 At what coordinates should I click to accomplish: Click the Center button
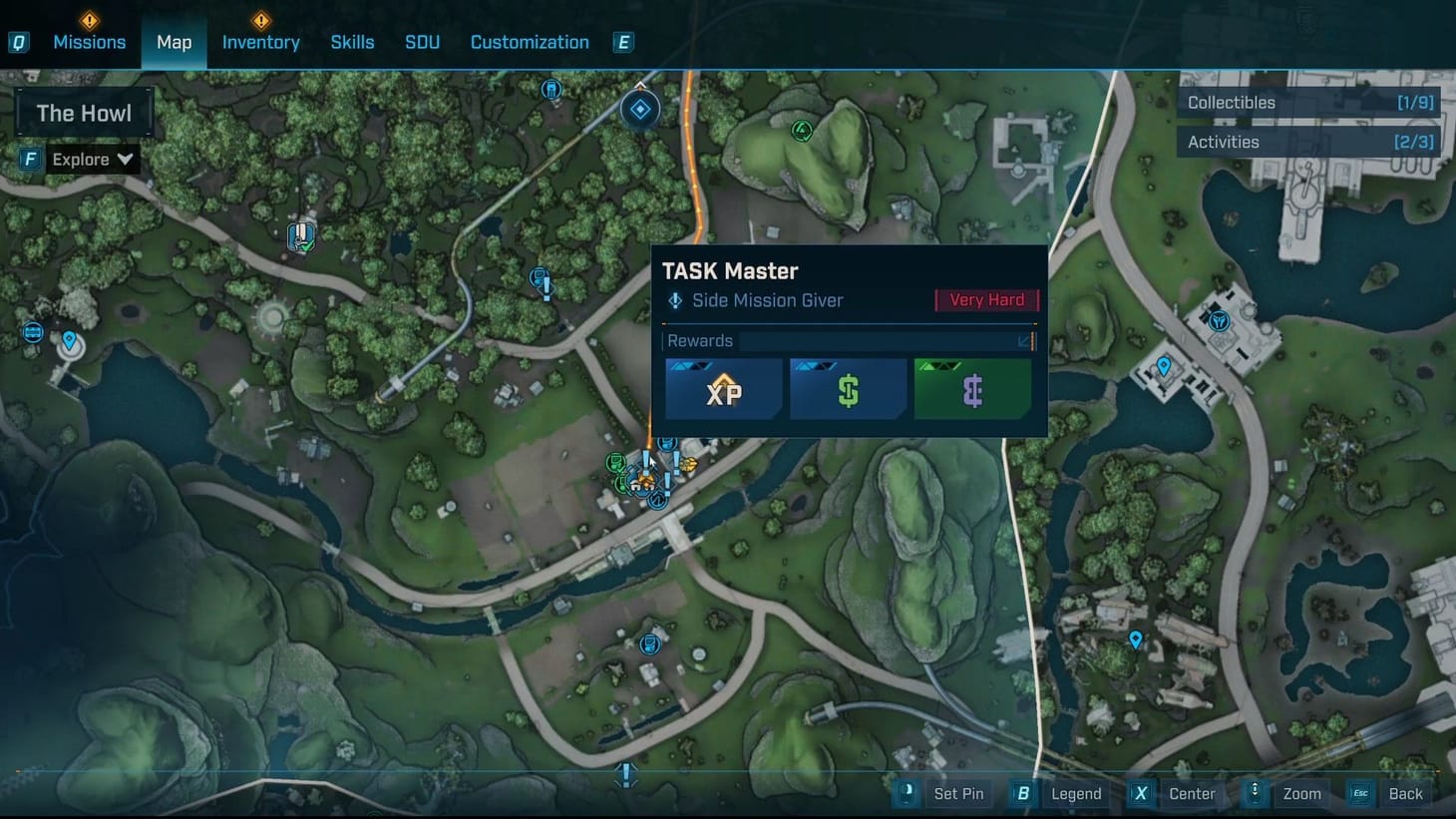pyautogui.click(x=1192, y=793)
